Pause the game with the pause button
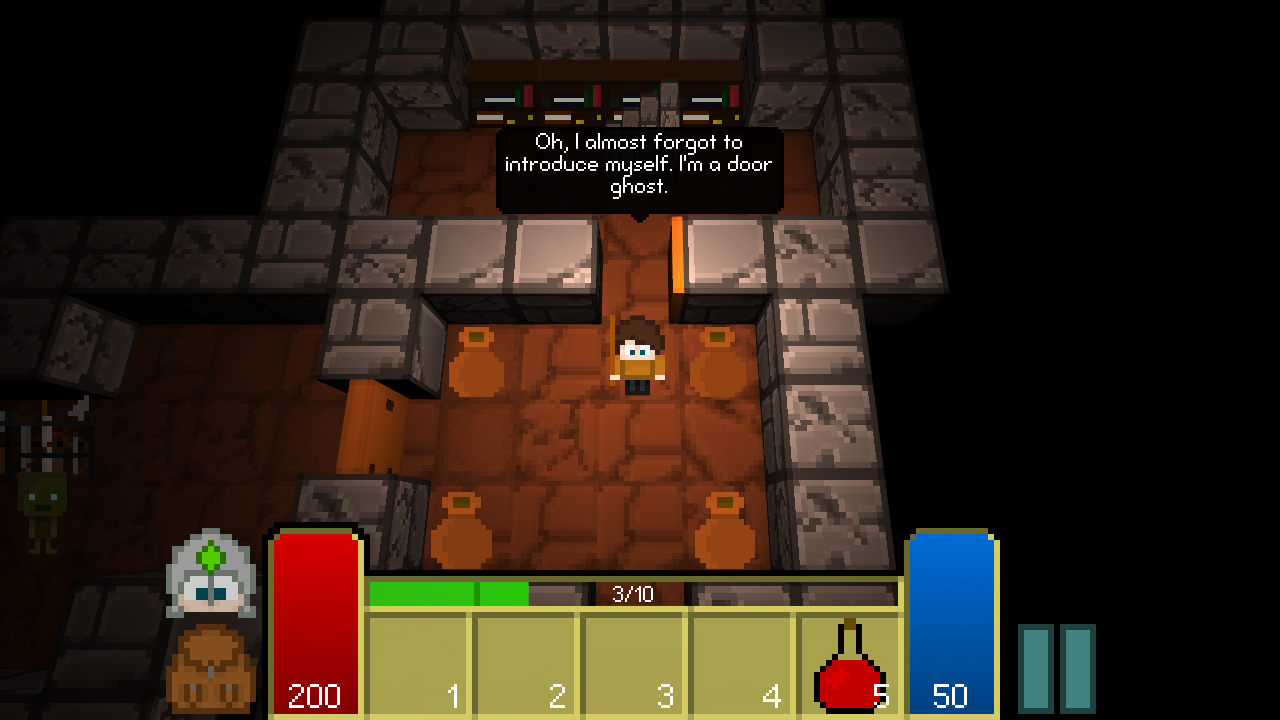The image size is (1280, 720). pyautogui.click(x=1056, y=668)
